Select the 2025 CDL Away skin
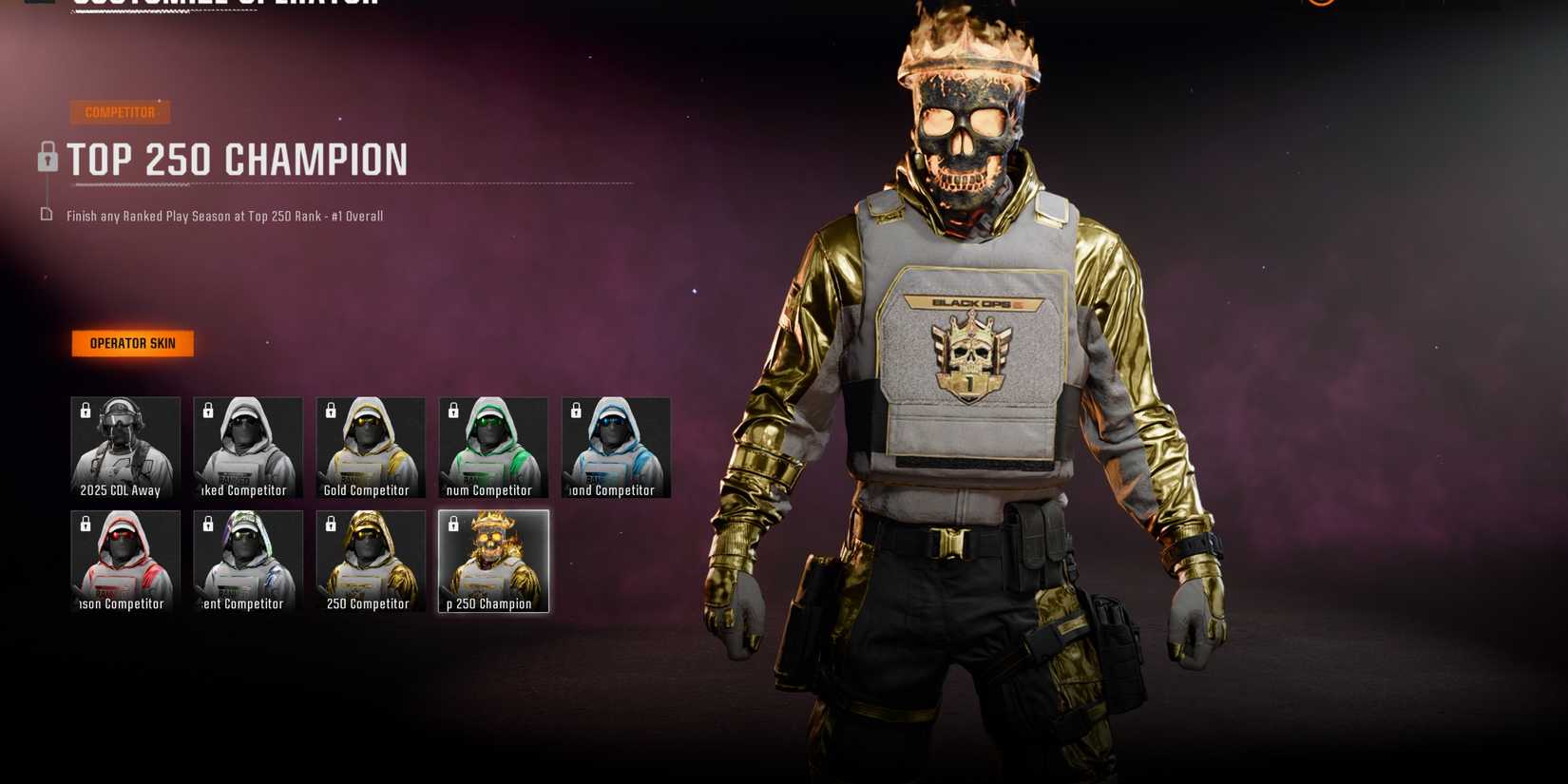The image size is (1568, 784). coord(125,448)
